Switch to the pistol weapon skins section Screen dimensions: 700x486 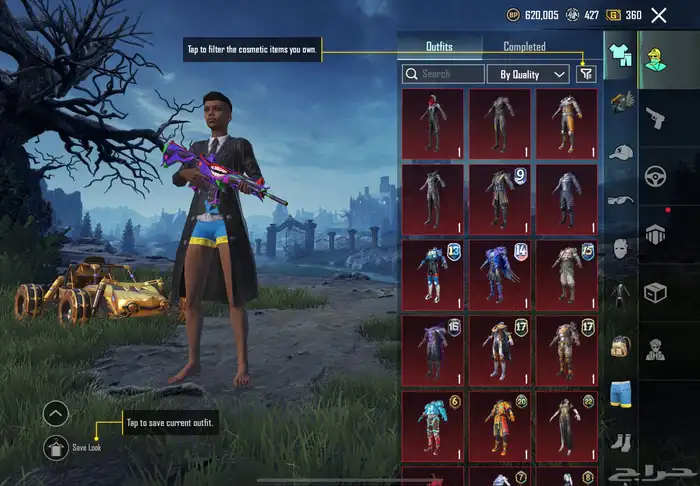click(656, 118)
